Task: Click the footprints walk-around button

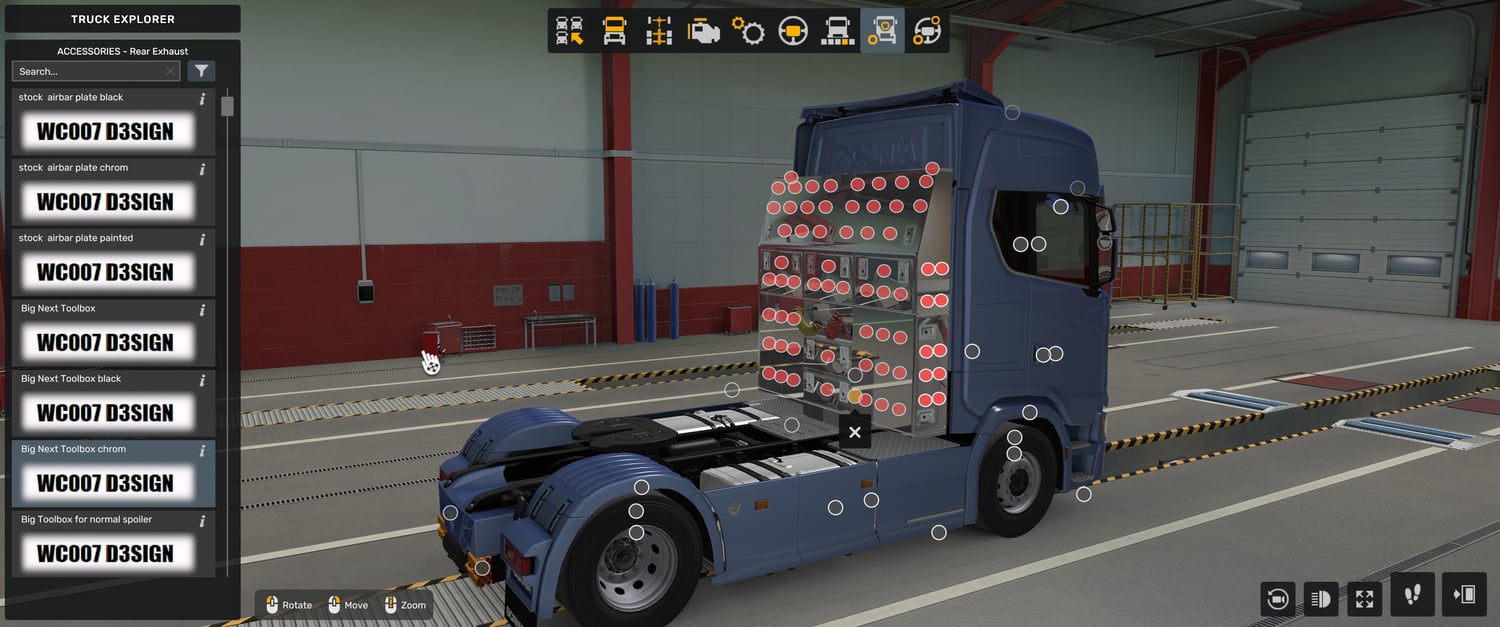Action: coord(1412,595)
